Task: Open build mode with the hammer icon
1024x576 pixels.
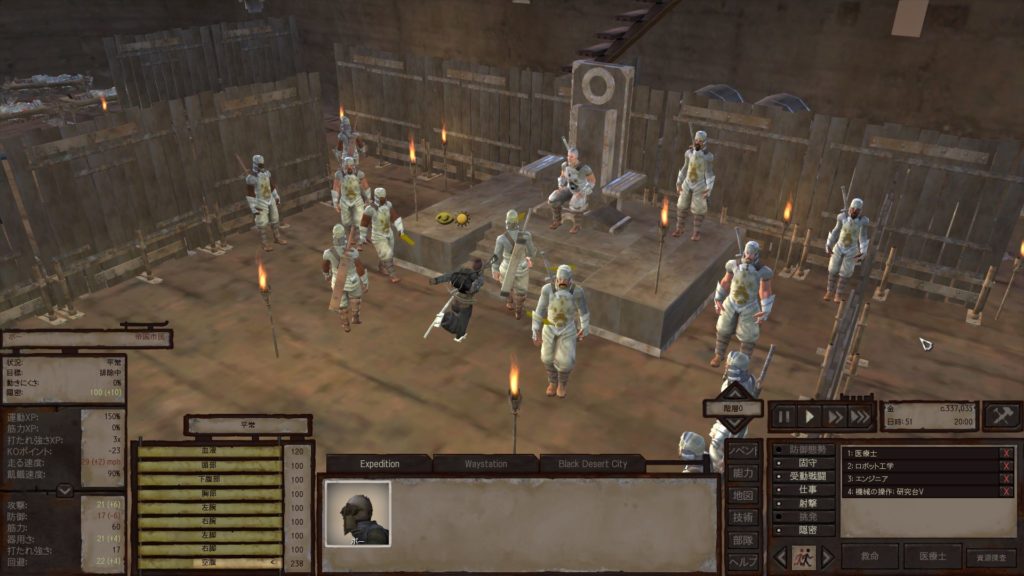Action: click(1001, 416)
